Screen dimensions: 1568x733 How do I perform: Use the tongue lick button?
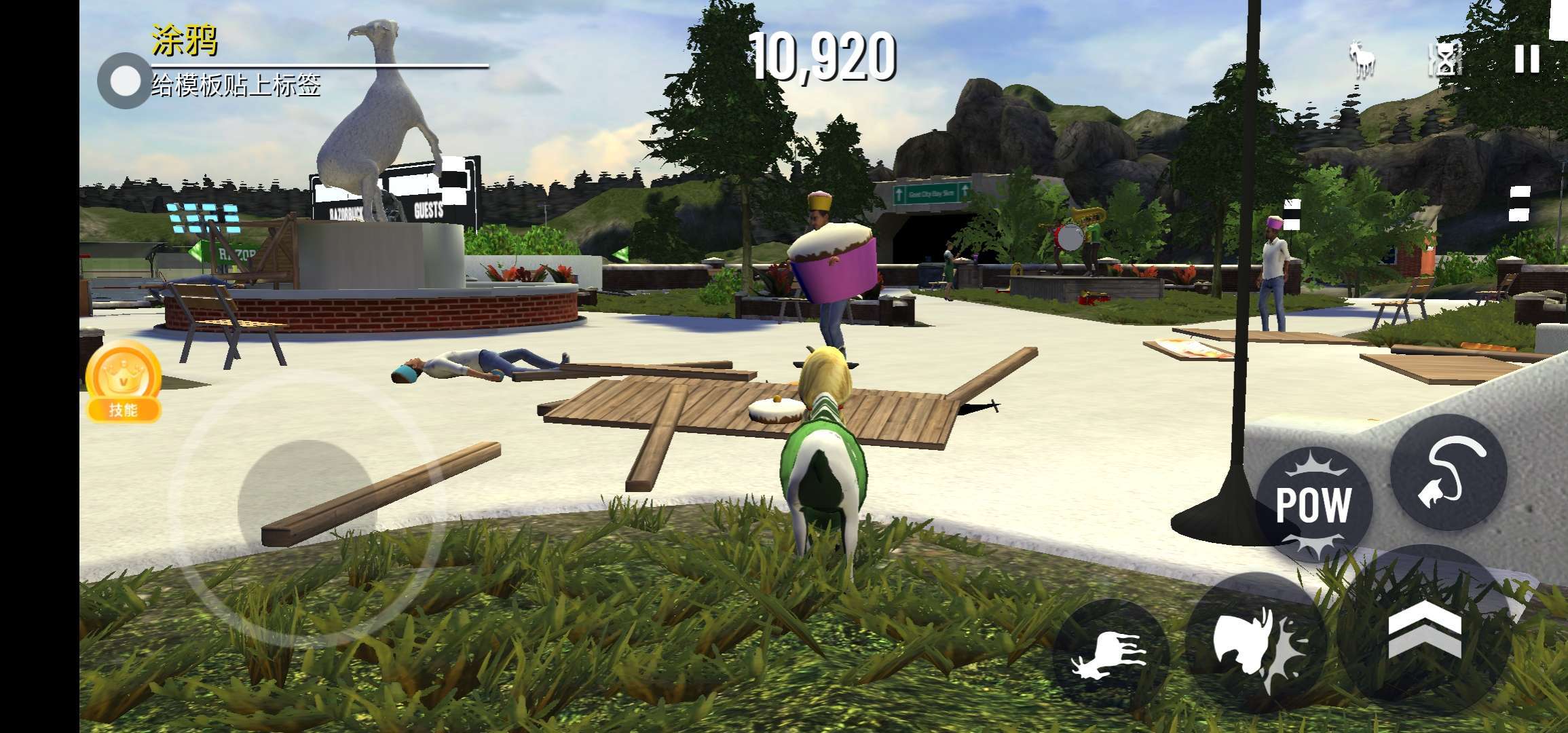[1449, 472]
